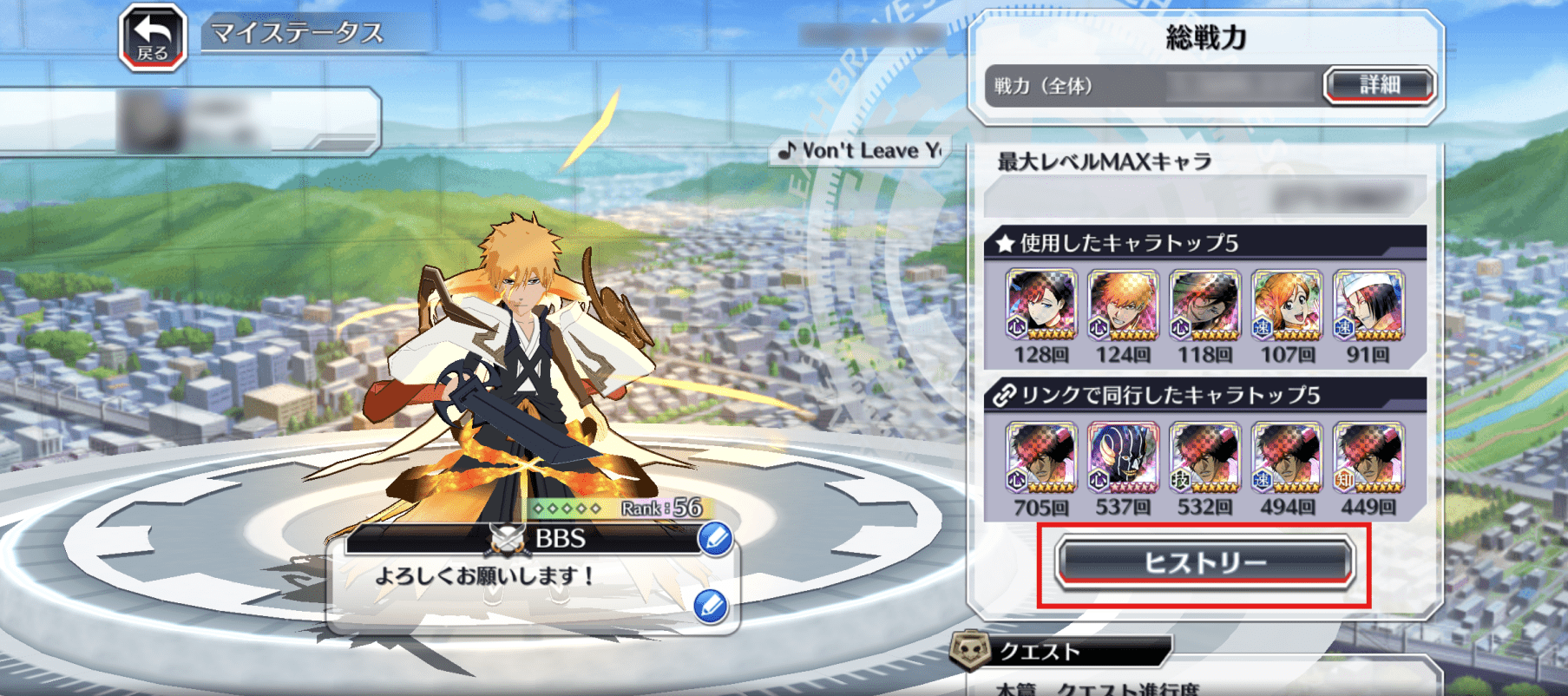1568x696 pixels.
Task: Click the music note song title label
Action: tap(861, 151)
